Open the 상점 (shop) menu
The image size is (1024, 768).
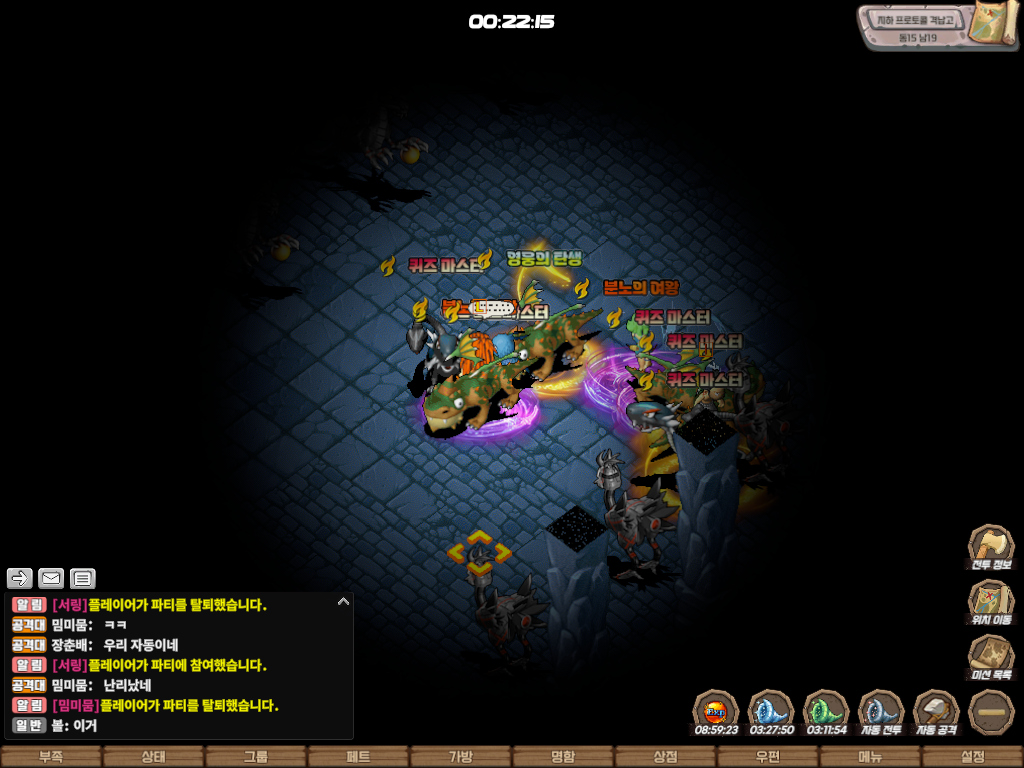point(665,757)
